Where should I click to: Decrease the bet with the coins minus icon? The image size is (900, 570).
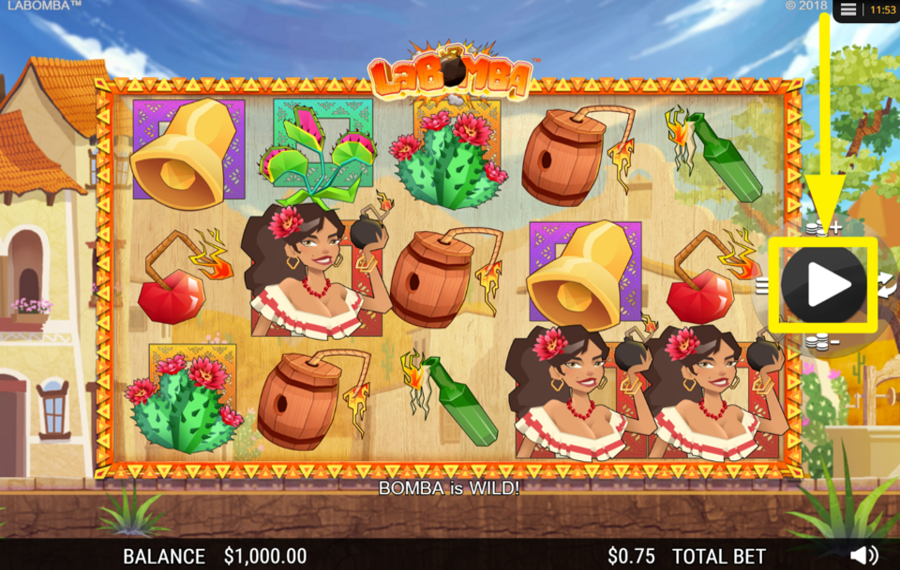pyautogui.click(x=823, y=342)
